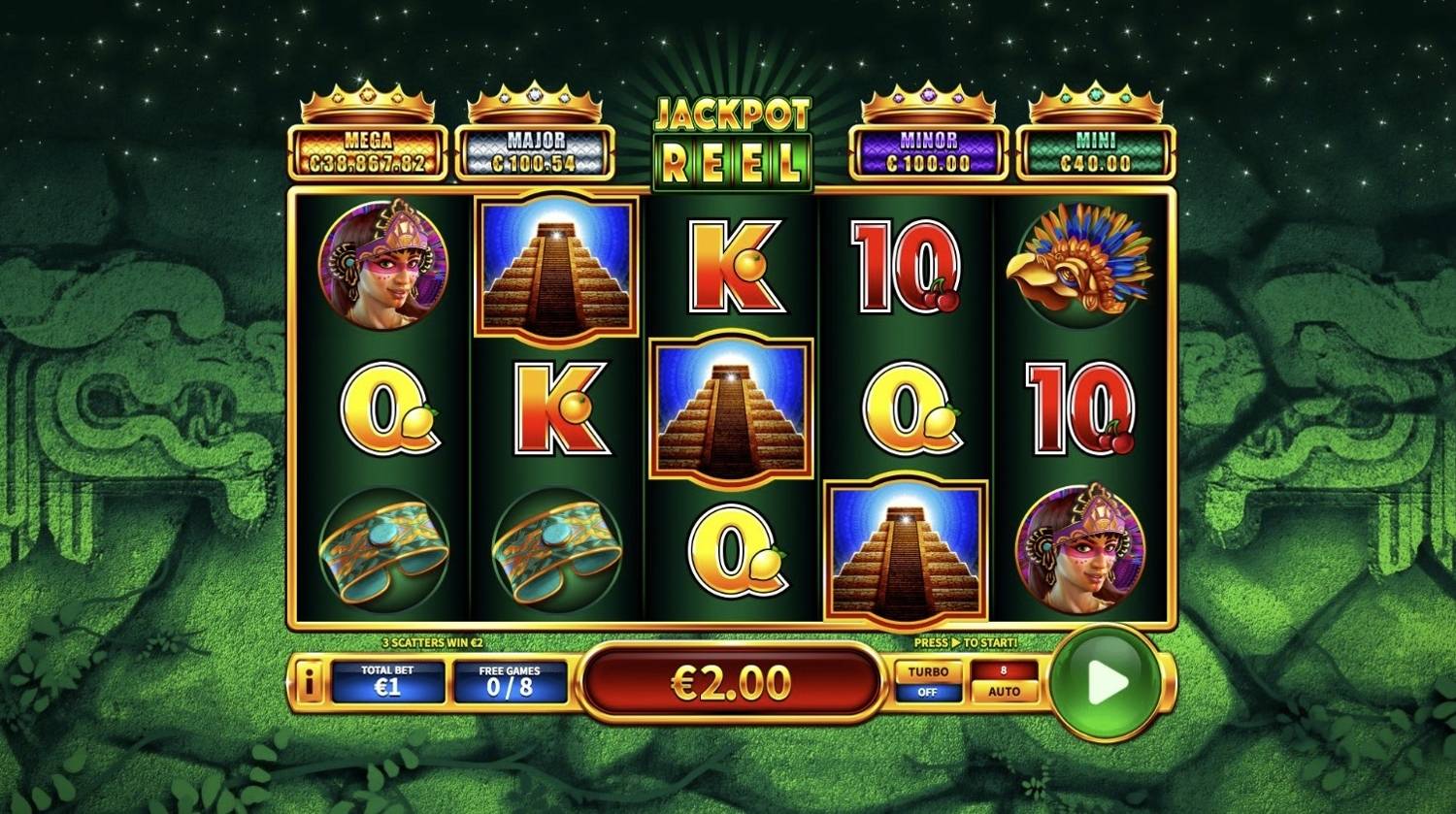Start the spin with the green play button

pyautogui.click(x=1106, y=684)
